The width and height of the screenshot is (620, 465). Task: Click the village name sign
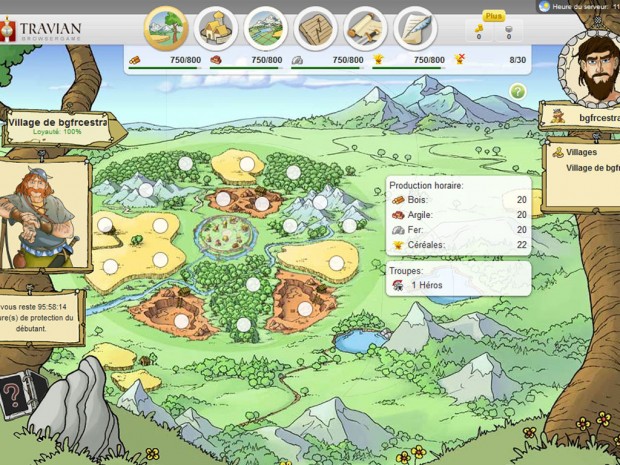[59, 126]
